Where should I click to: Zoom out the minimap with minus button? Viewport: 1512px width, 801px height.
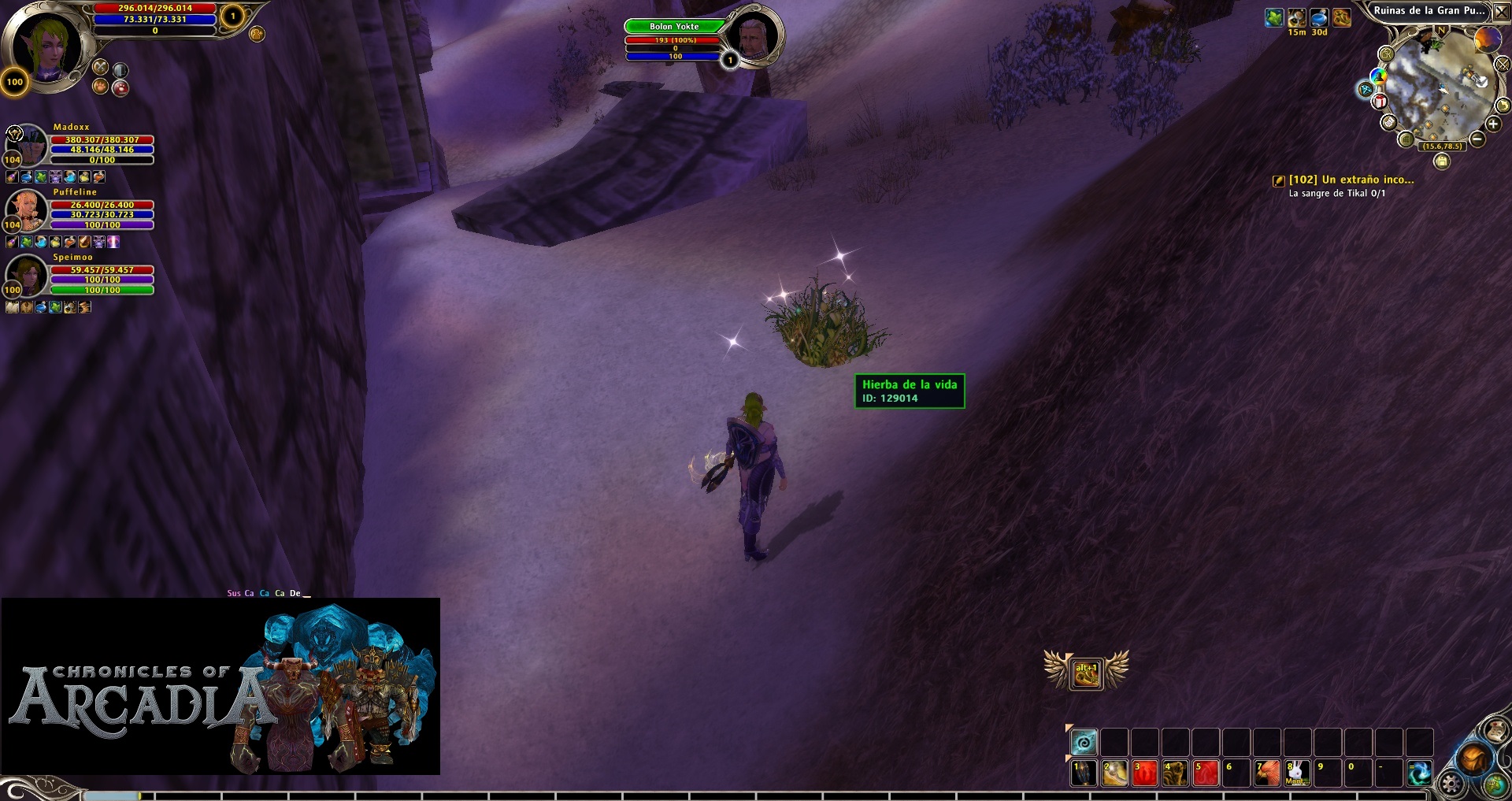pos(1477,139)
